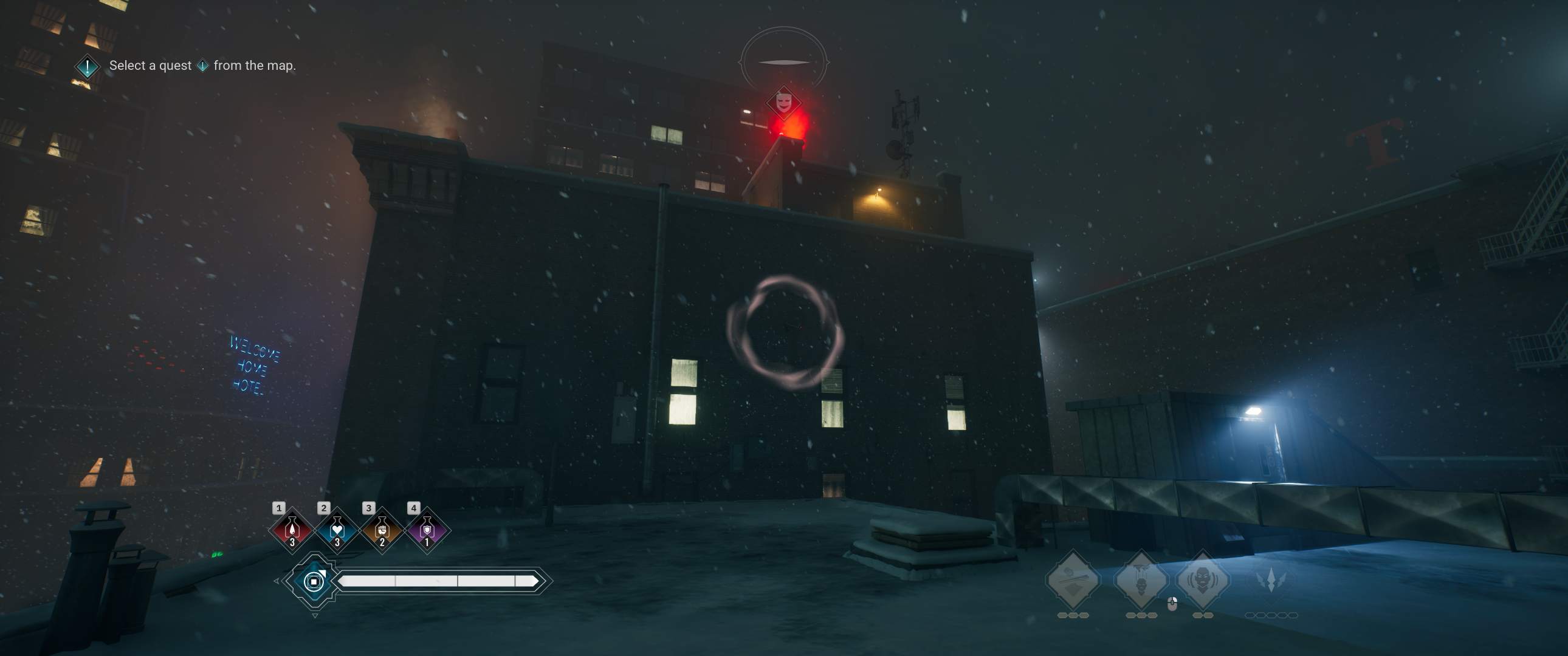Open previous weapon with the left arrow chevron

277,581
